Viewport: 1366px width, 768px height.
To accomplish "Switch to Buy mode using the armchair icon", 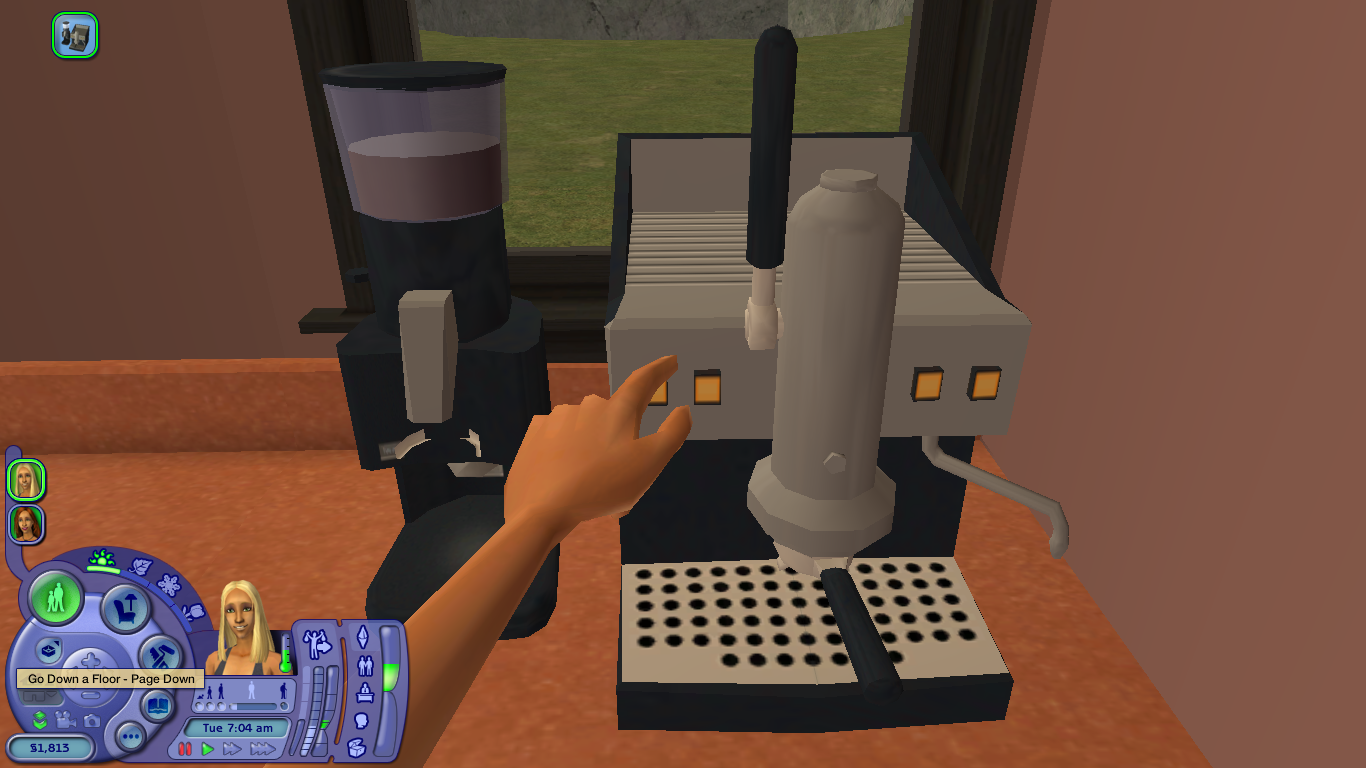I will click(x=126, y=607).
